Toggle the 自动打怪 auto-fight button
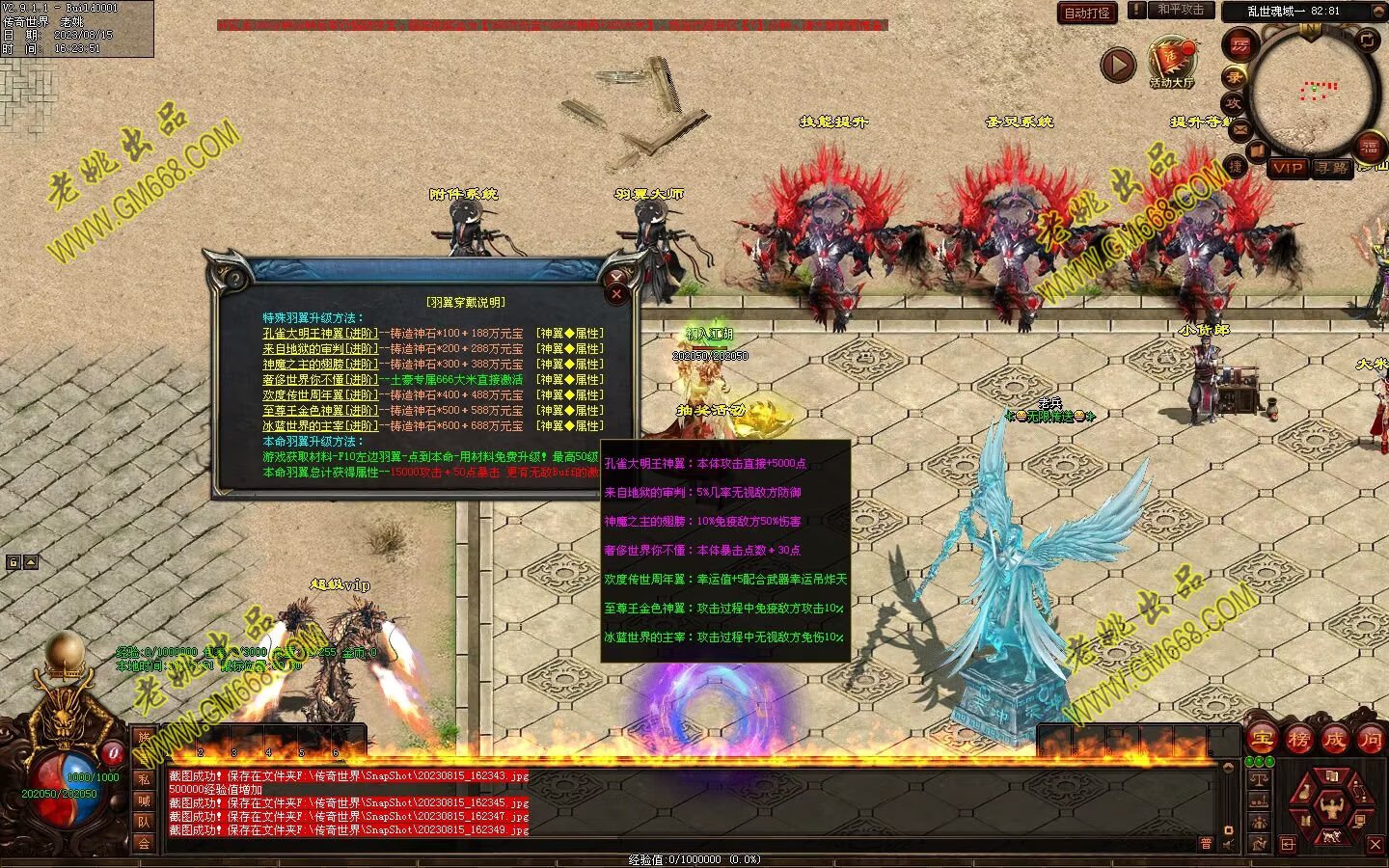Screen dimensions: 1389x868 tap(1087, 13)
